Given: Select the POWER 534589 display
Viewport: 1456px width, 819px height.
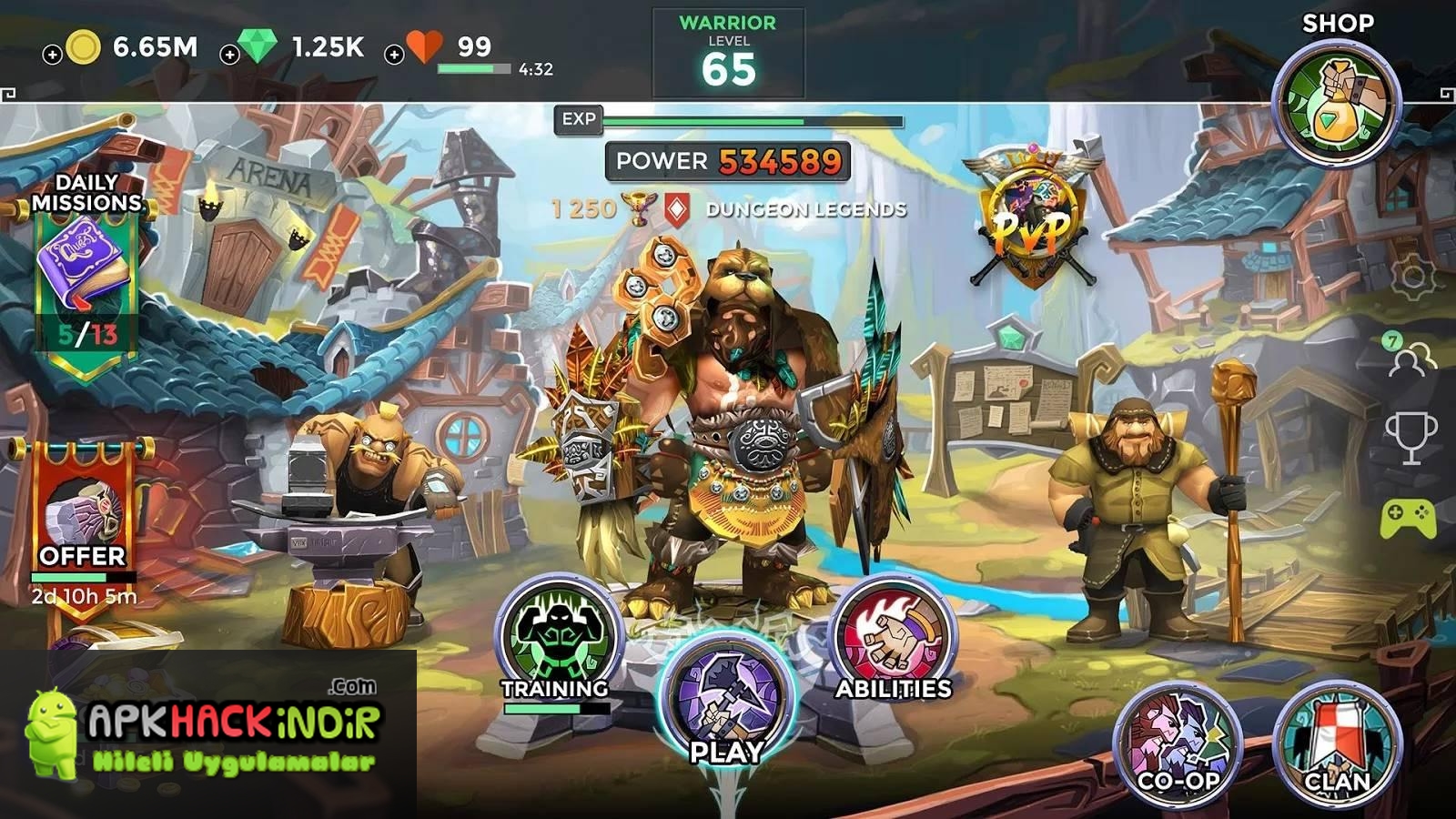Looking at the screenshot, I should [726, 161].
